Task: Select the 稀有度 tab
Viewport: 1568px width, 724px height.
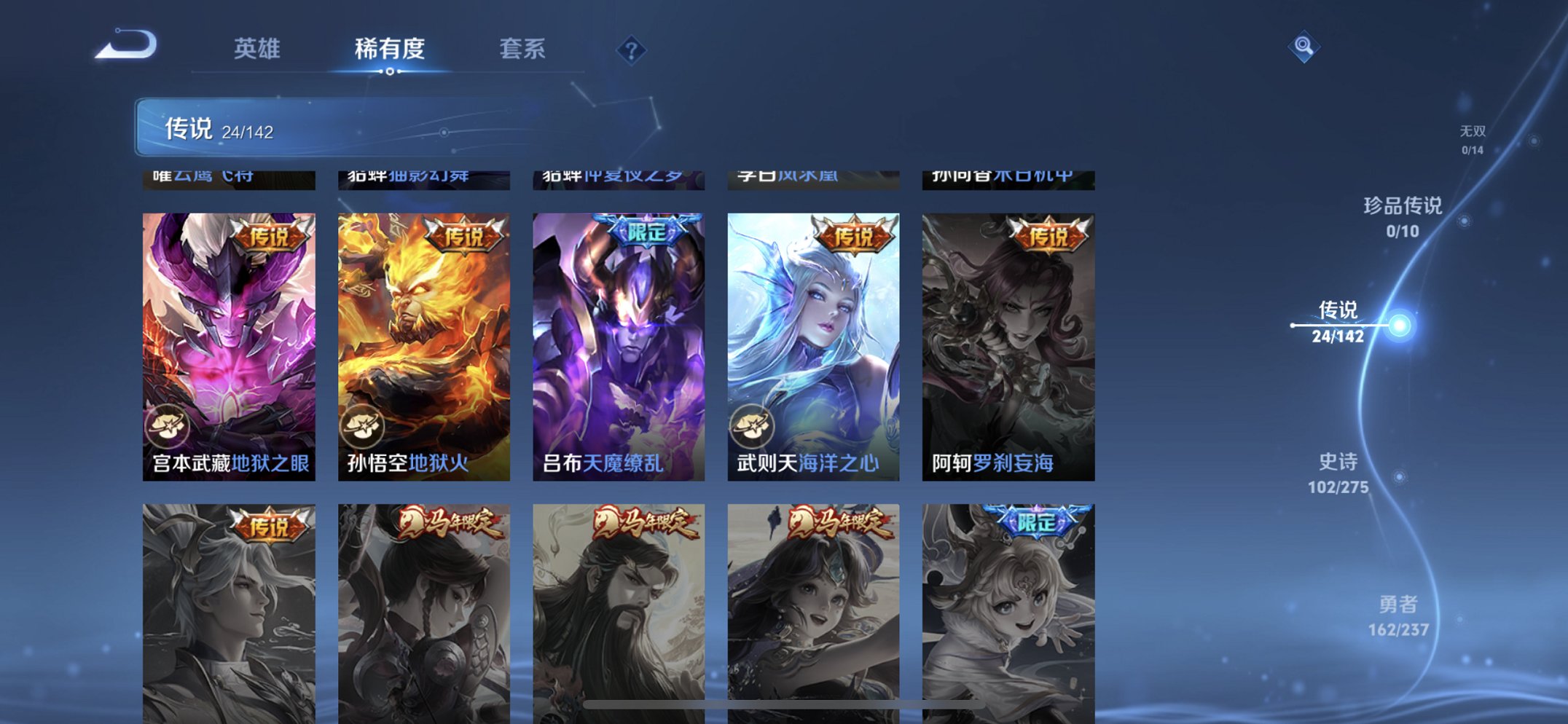Action: 391,48
